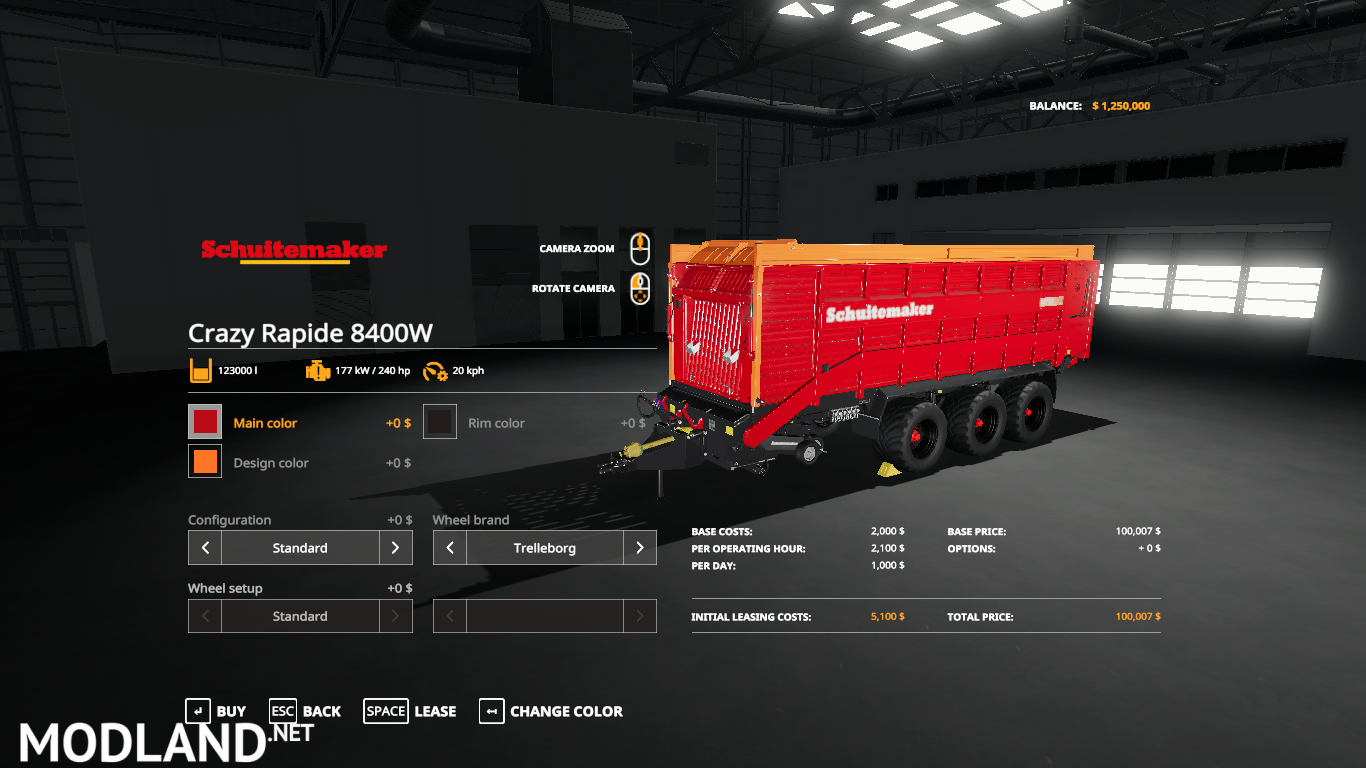Viewport: 1366px width, 768px height.
Task: Select the Main color option
Action: click(265, 422)
